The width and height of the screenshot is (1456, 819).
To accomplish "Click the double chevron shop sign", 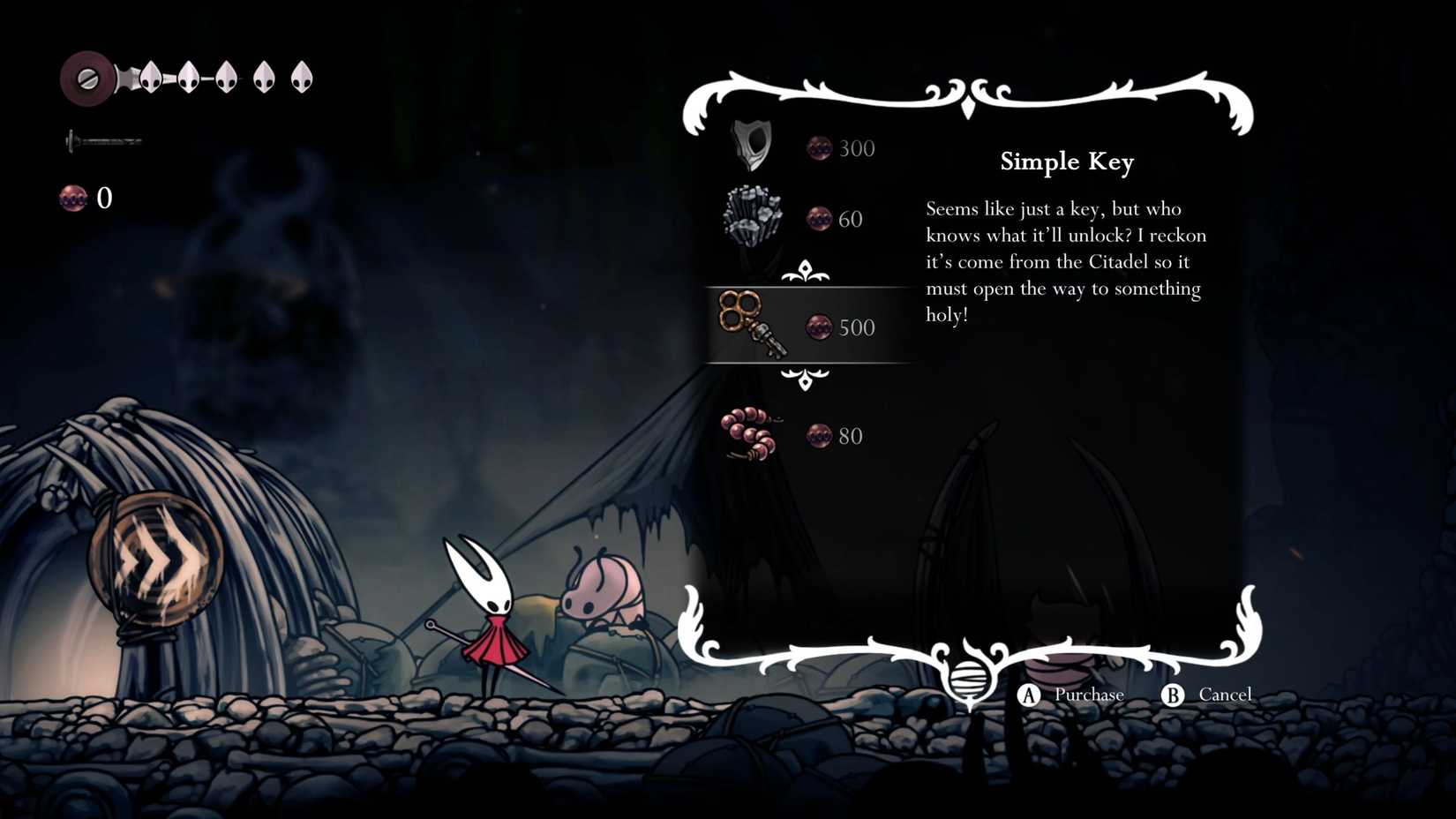I will pyautogui.click(x=152, y=551).
